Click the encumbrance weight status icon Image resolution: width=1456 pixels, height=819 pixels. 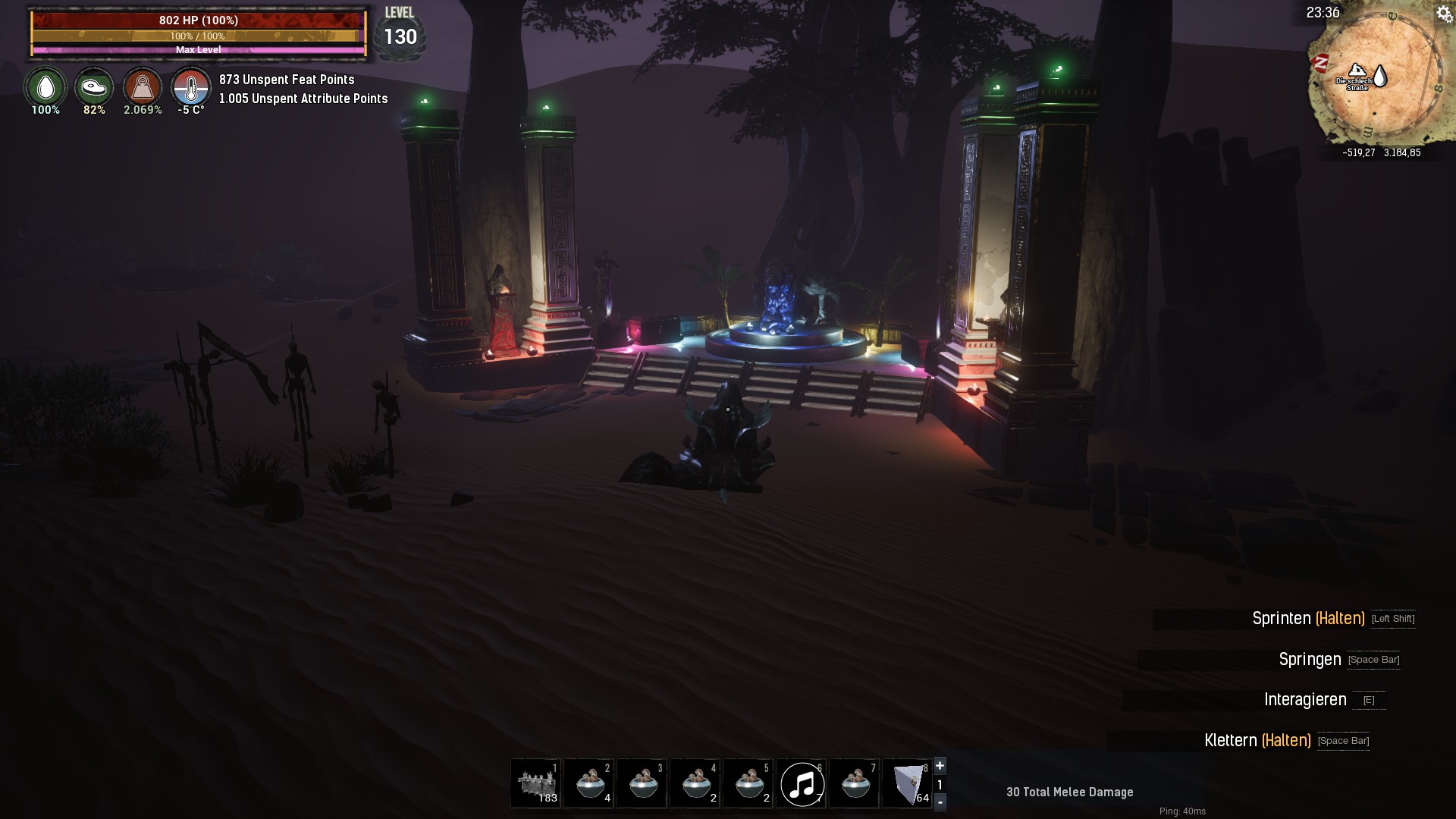[x=143, y=87]
